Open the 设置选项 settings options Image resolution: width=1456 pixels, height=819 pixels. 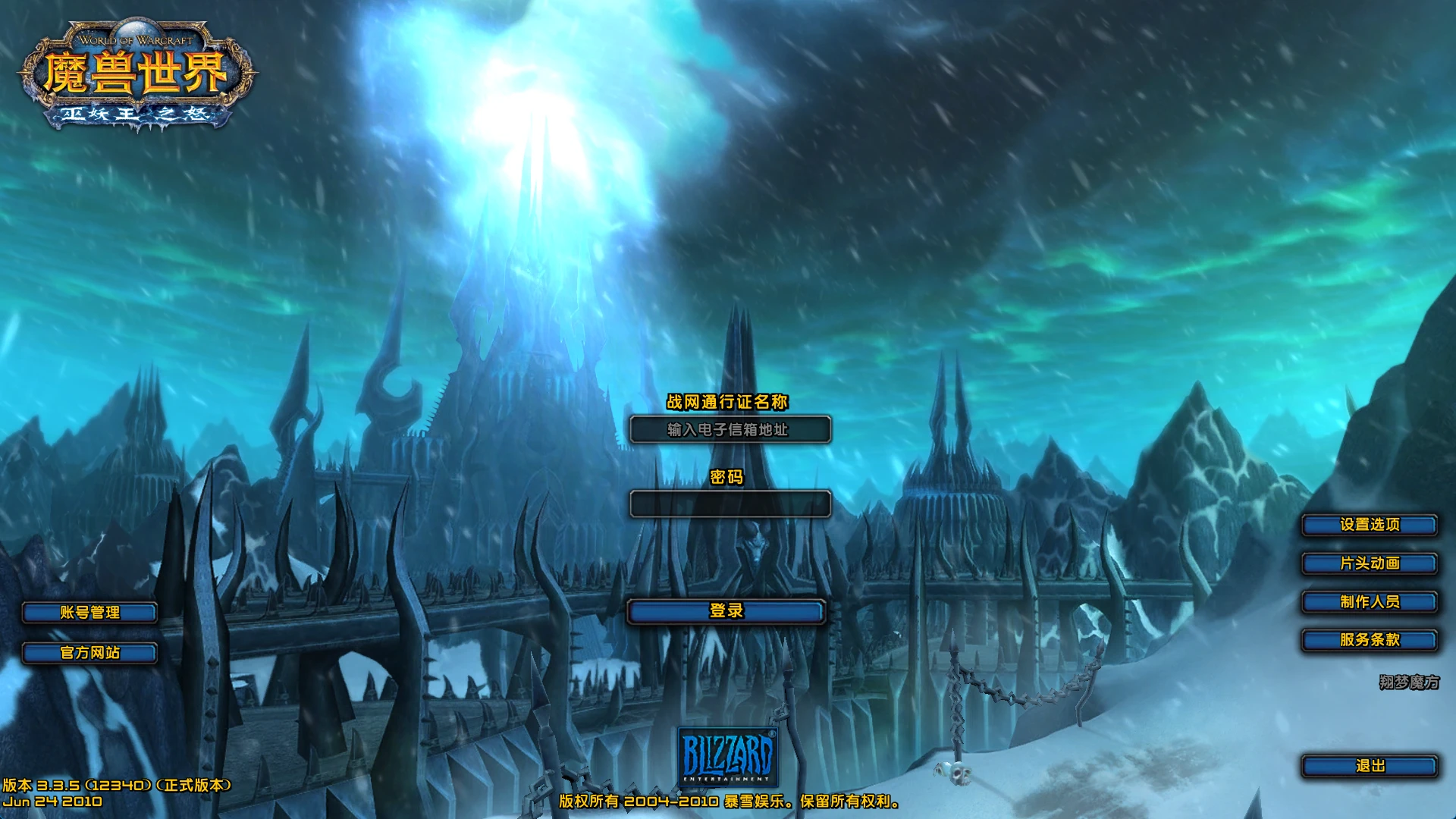tap(1369, 525)
